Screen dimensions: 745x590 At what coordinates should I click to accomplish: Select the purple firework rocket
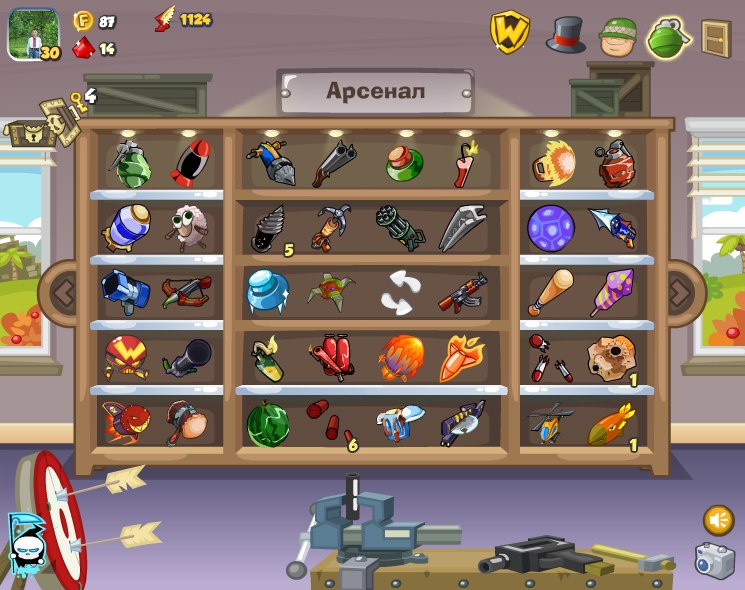[x=611, y=292]
